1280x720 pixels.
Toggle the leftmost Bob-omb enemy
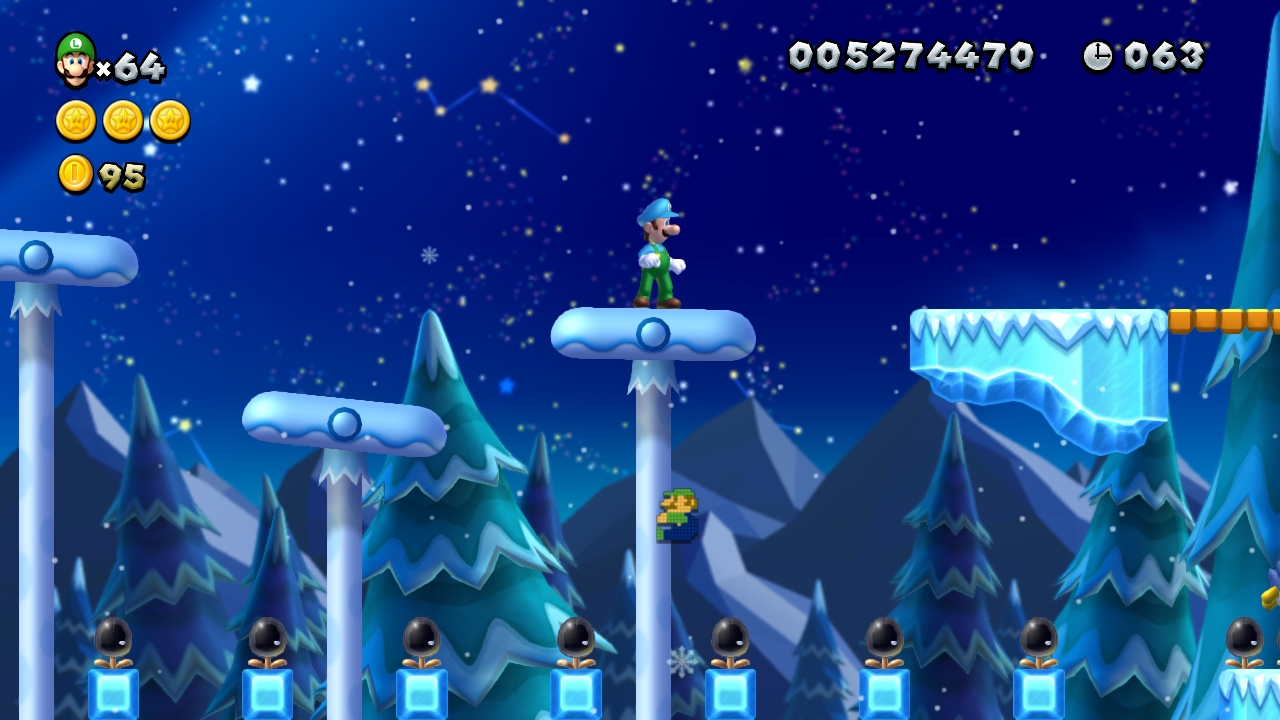(x=112, y=637)
